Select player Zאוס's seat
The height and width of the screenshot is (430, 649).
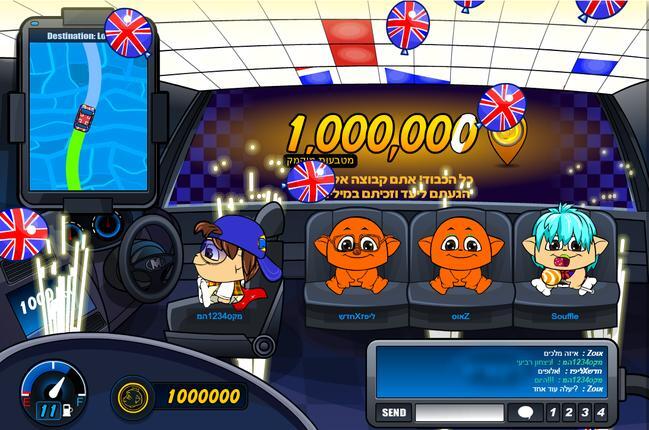(460, 268)
